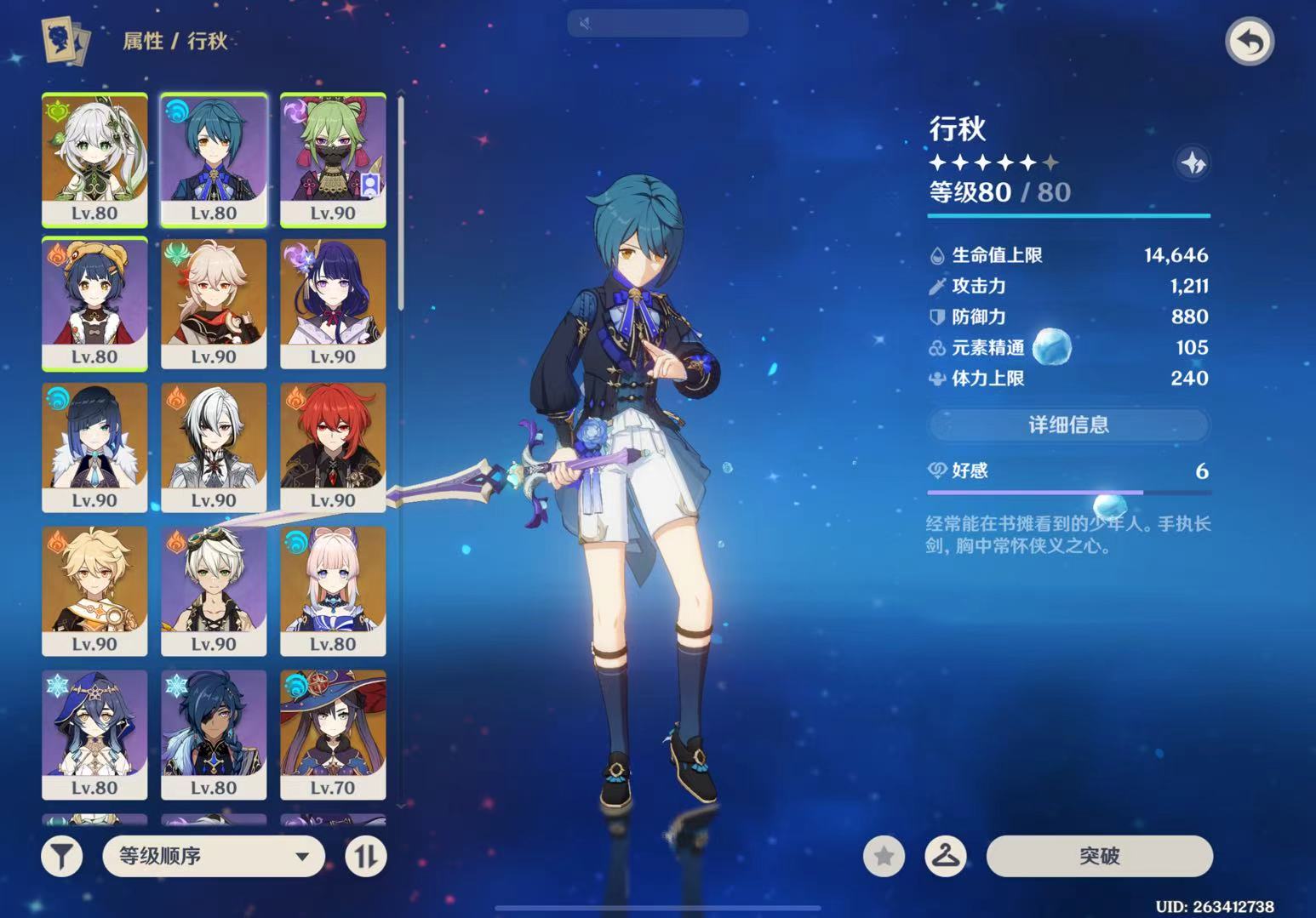Open the outfit hanger button
1316x918 pixels.
pyautogui.click(x=946, y=856)
